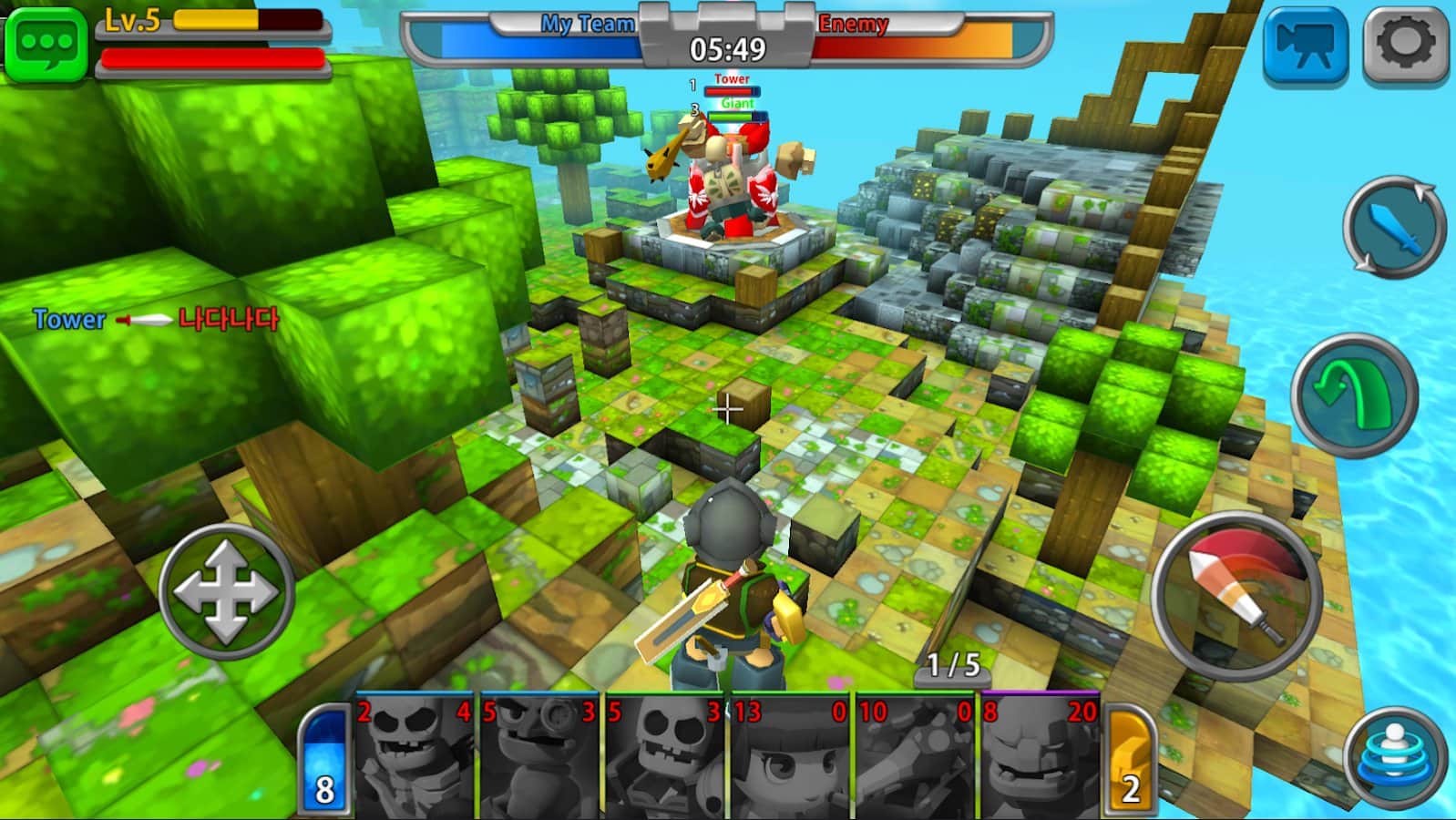
Task: Toggle the blue camera view button
Action: (1305, 45)
